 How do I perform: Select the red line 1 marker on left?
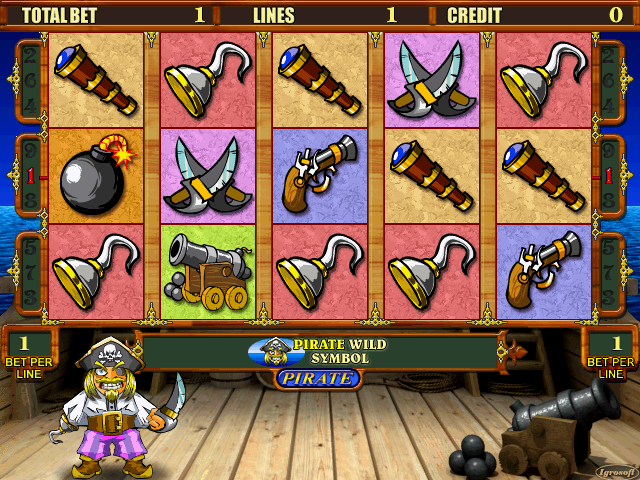pos(30,175)
